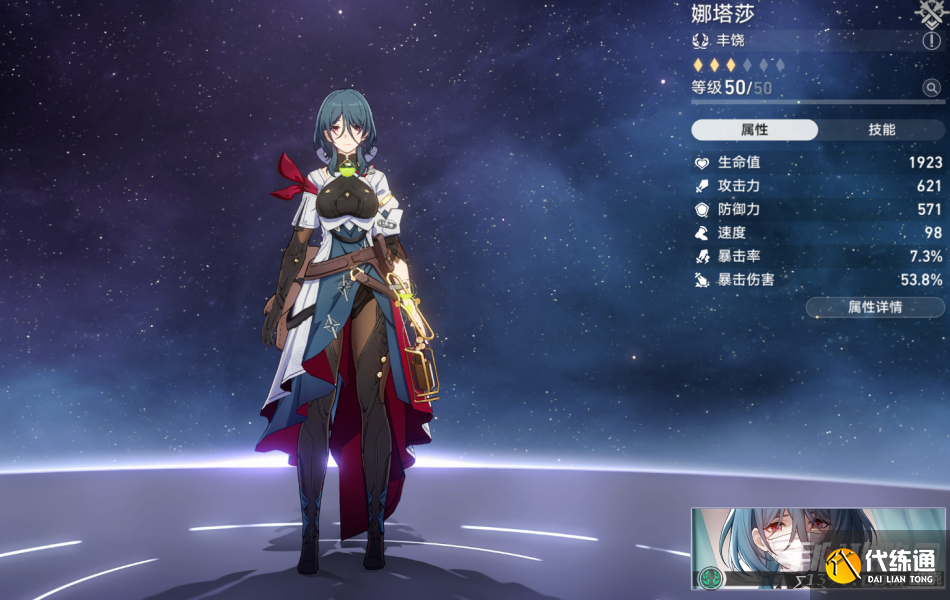Click the 丰饶 path laurel icon
Viewport: 950px width, 600px height.
(x=701, y=41)
